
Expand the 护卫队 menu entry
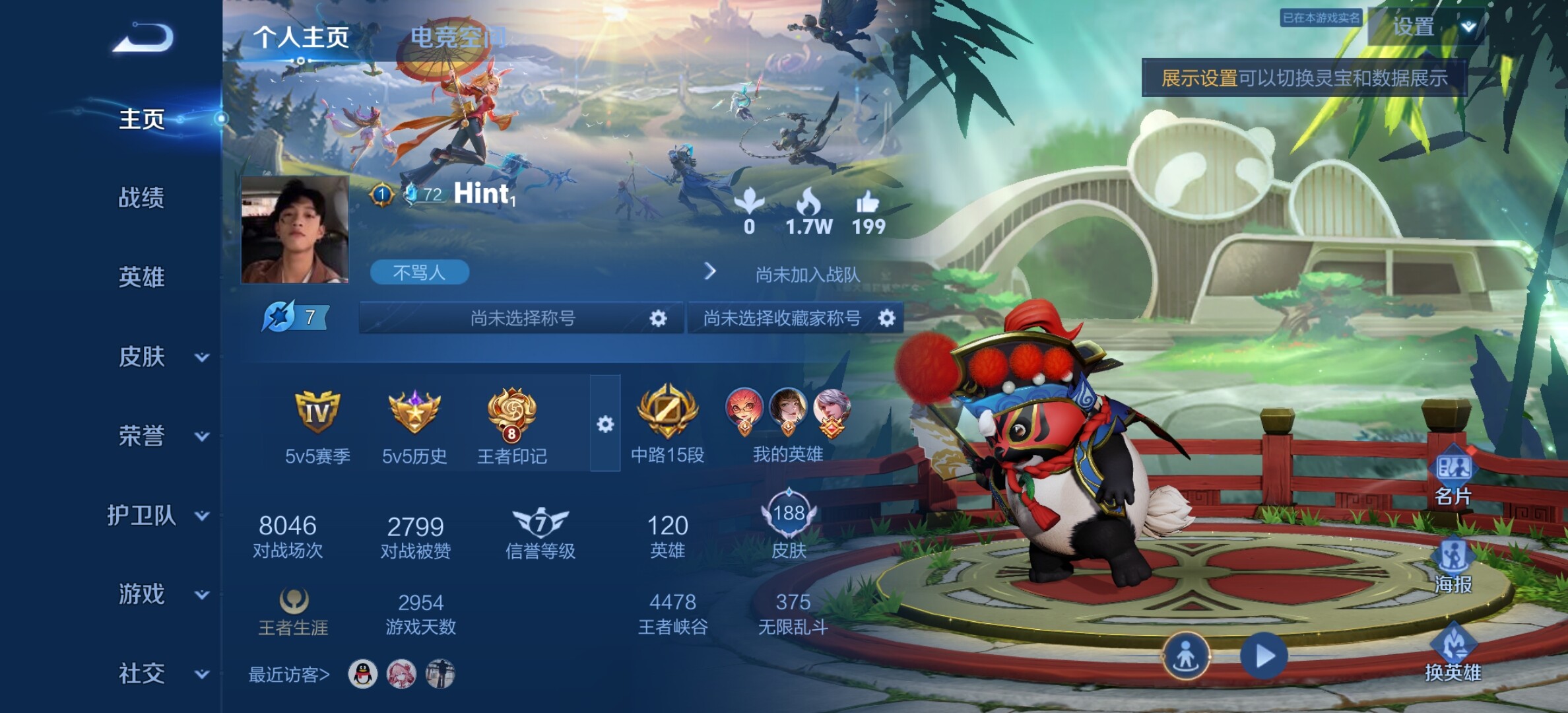point(158,515)
